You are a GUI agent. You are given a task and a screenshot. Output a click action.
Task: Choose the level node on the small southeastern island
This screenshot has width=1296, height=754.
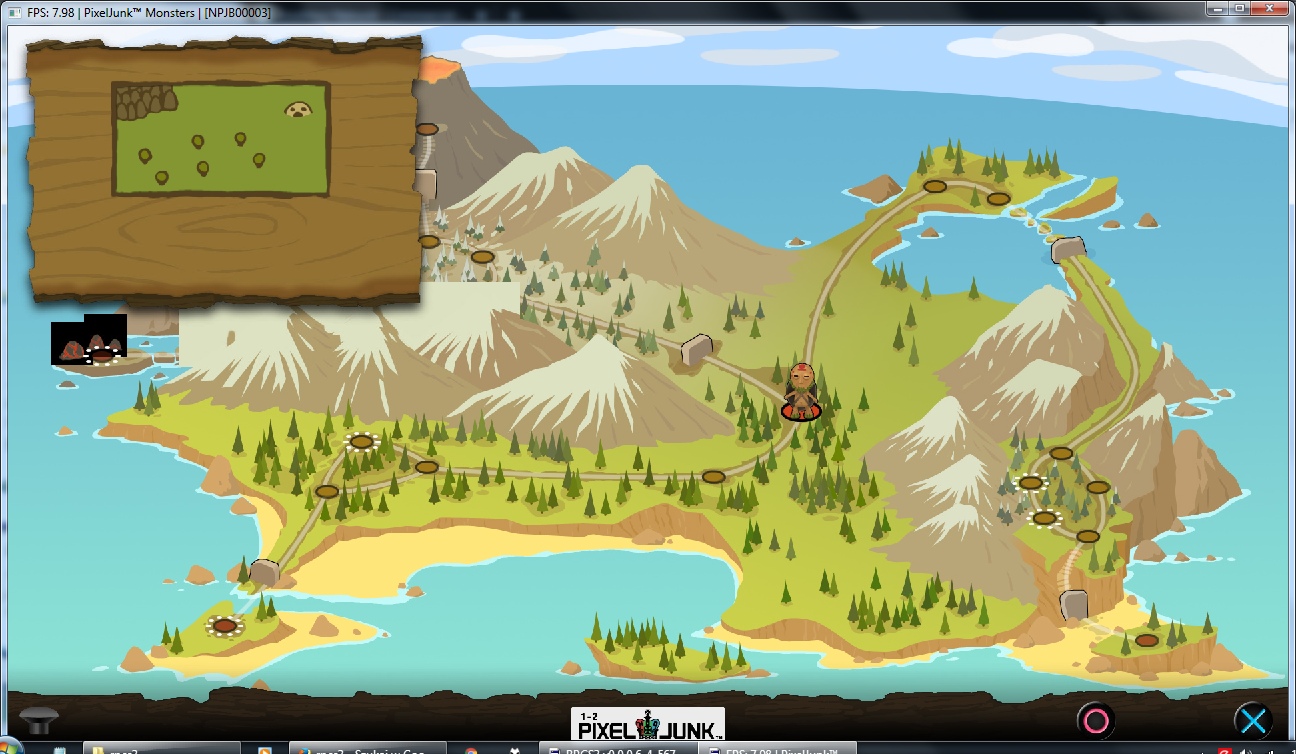1146,640
